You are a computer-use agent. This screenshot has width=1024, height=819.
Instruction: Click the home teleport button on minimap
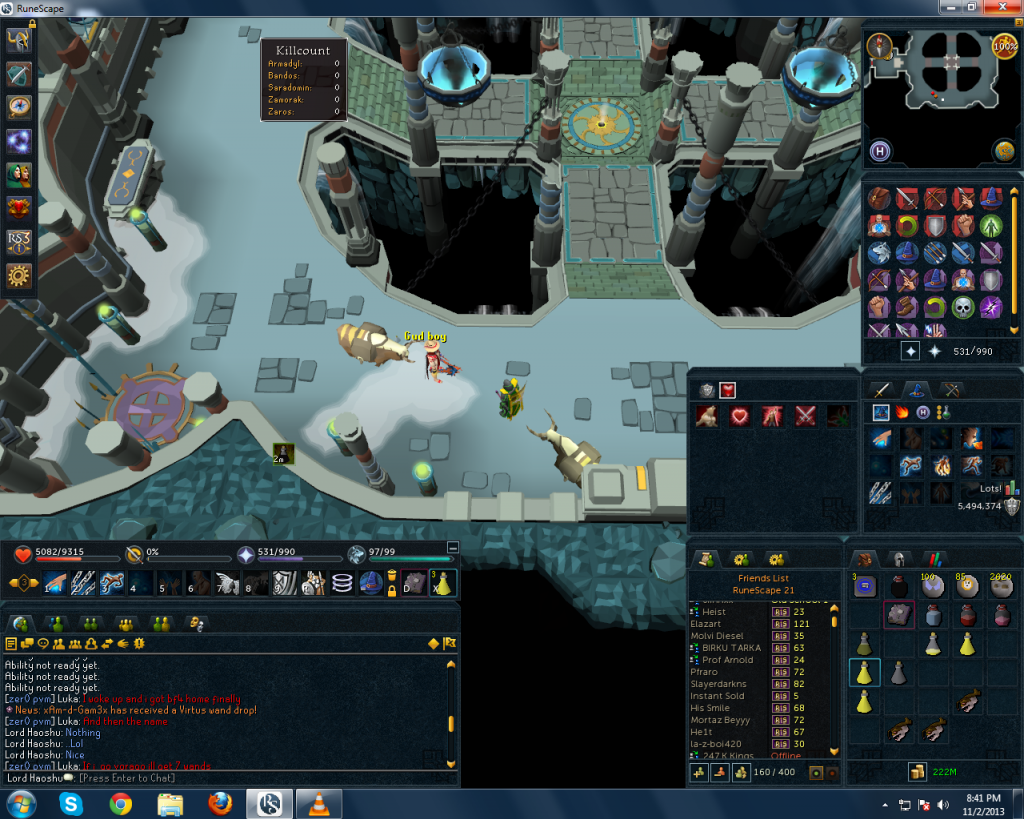pos(880,150)
